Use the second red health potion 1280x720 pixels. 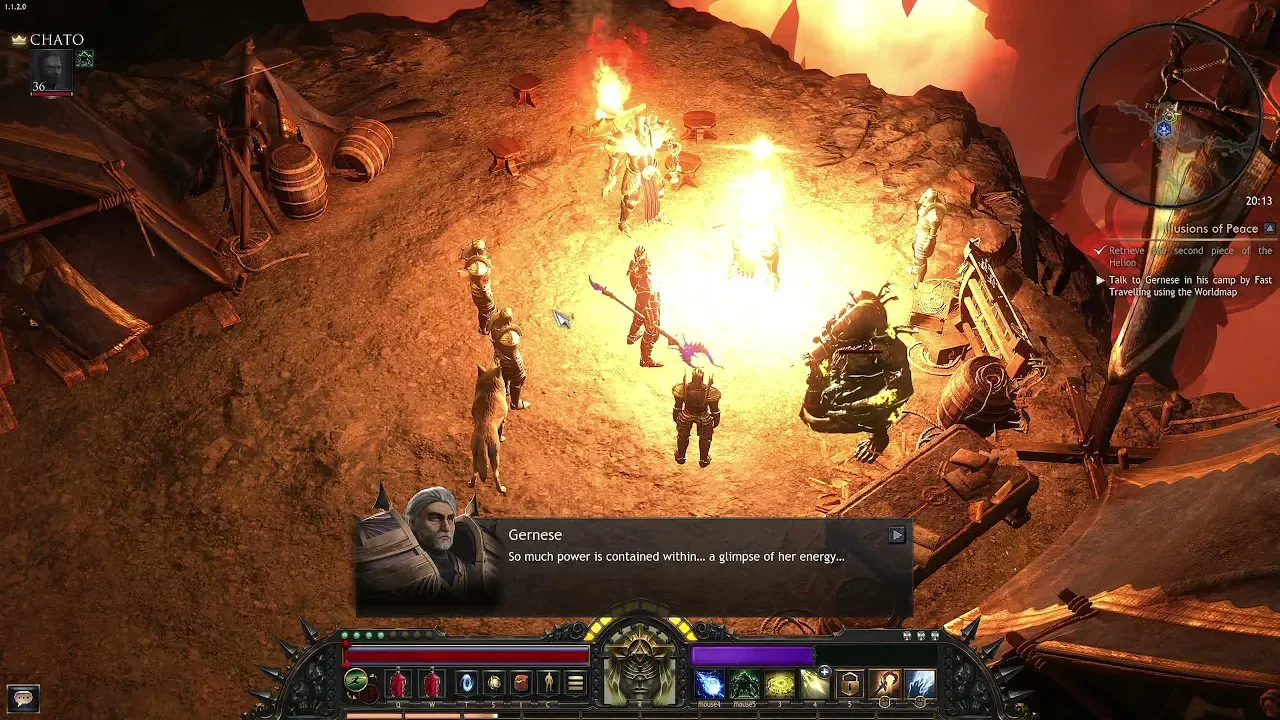click(432, 684)
